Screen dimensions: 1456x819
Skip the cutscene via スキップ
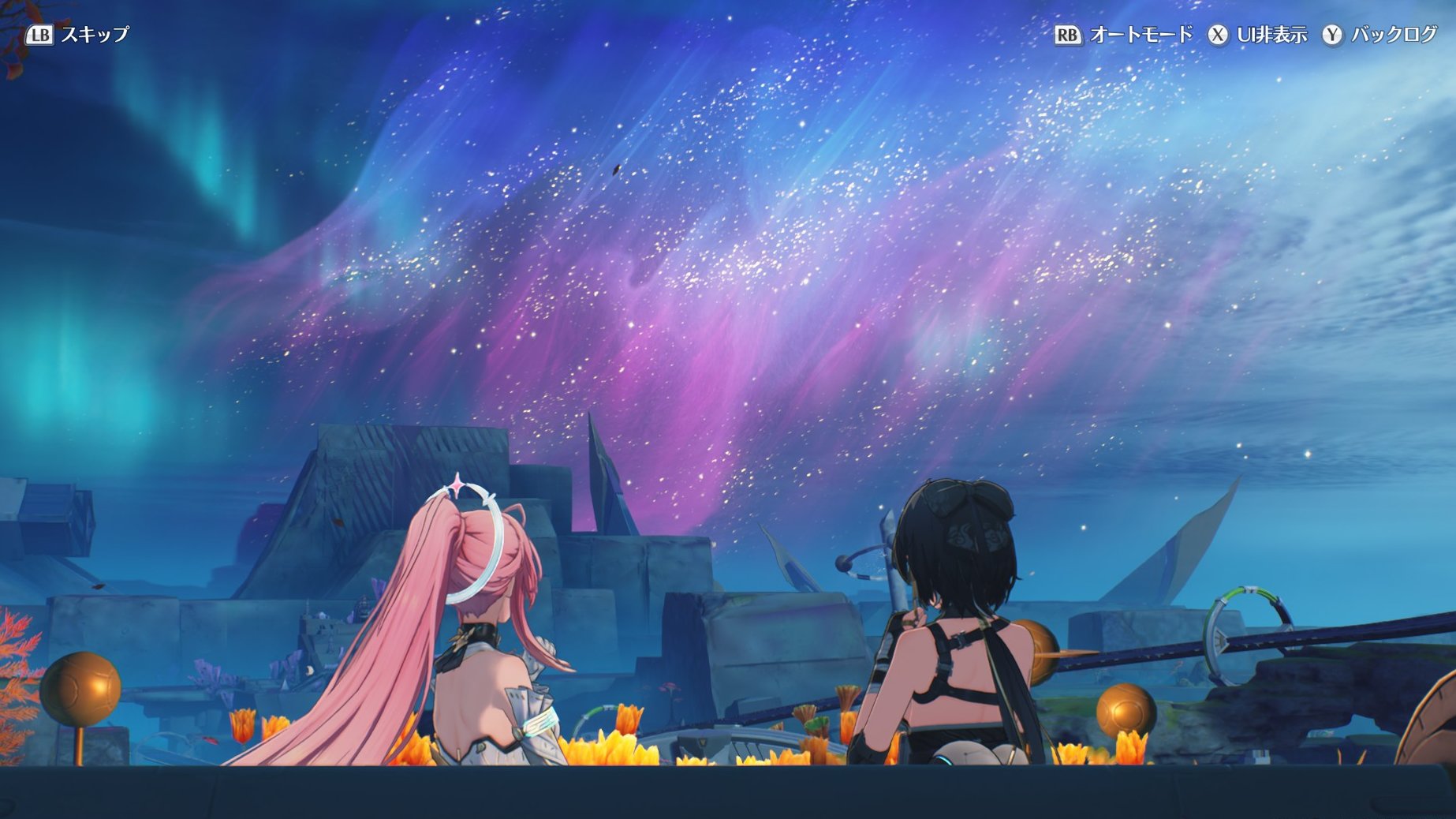coord(78,35)
